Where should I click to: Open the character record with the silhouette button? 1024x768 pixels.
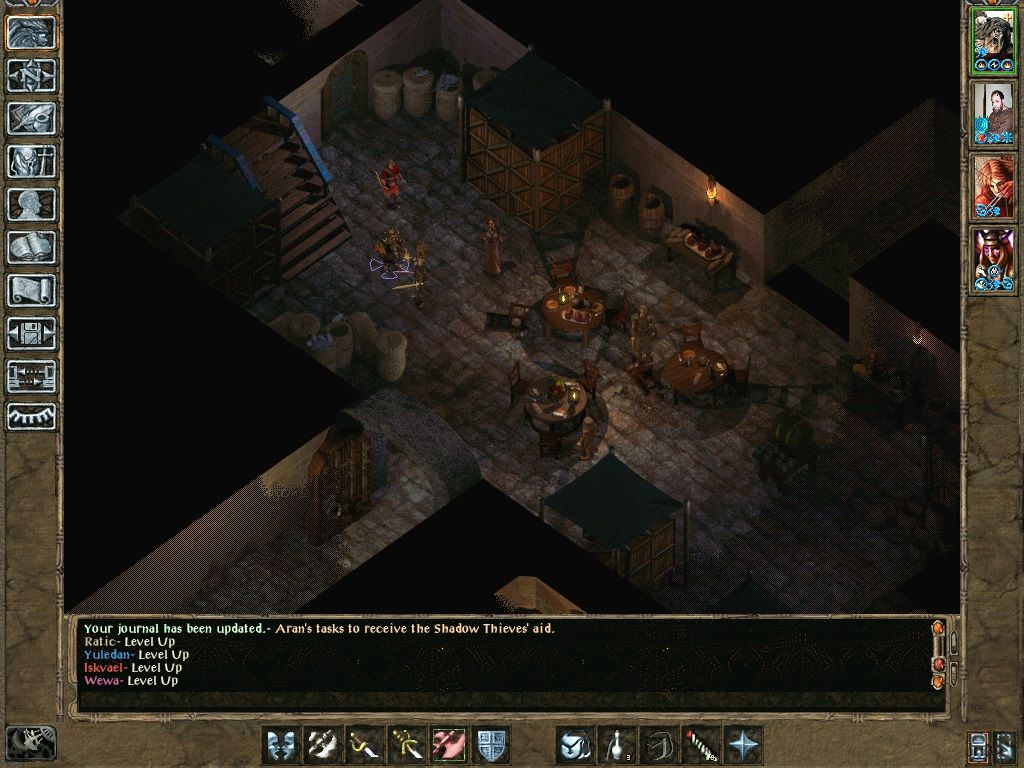(32, 204)
